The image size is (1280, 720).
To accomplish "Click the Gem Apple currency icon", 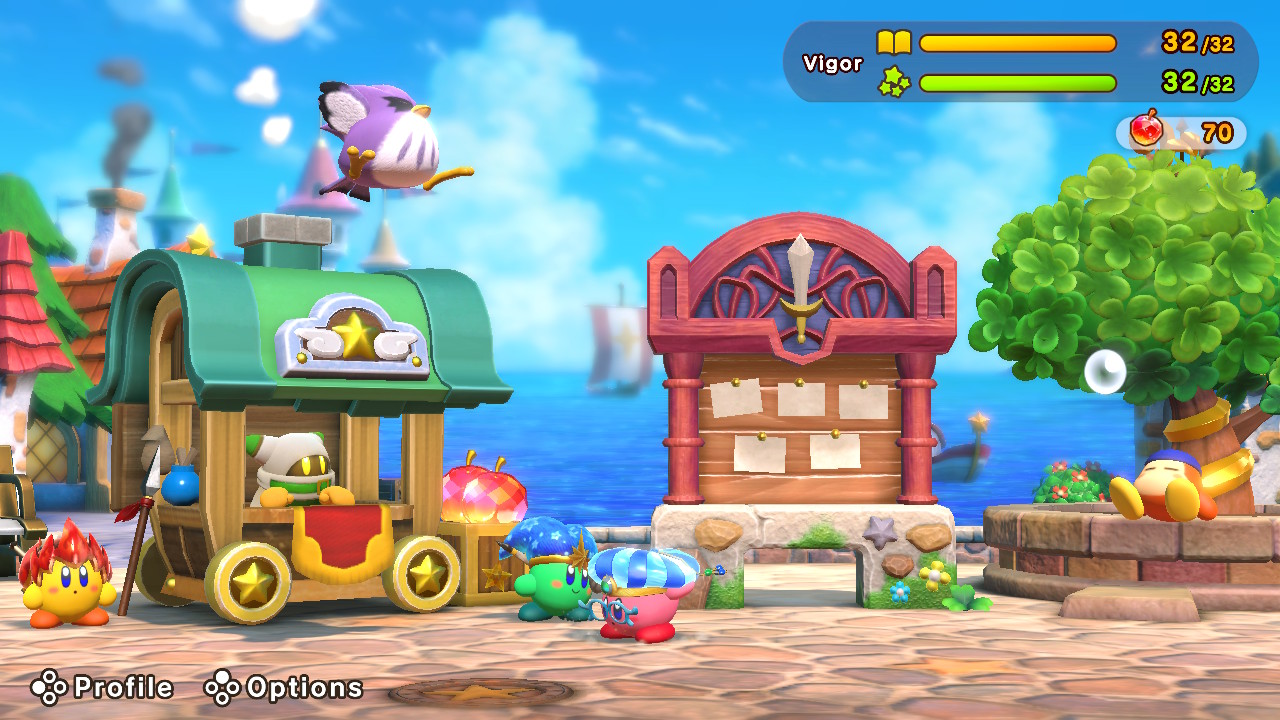I will coord(1144,130).
